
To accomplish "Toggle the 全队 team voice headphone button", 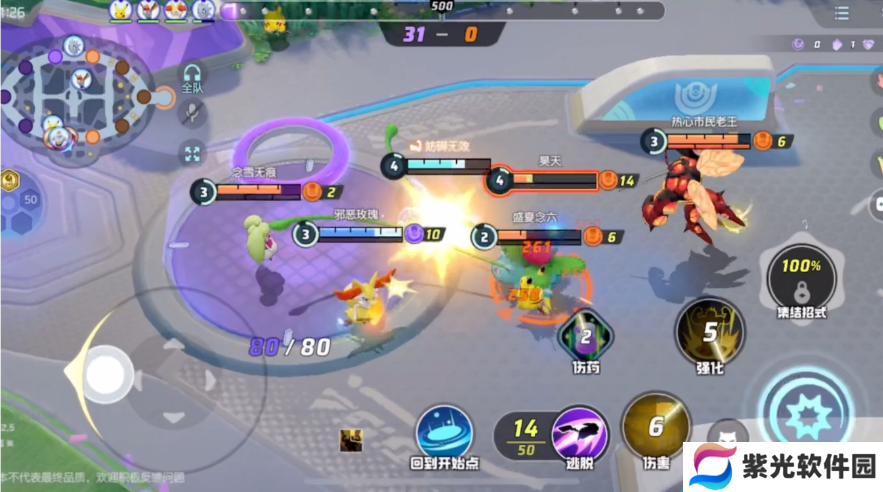I will [191, 76].
